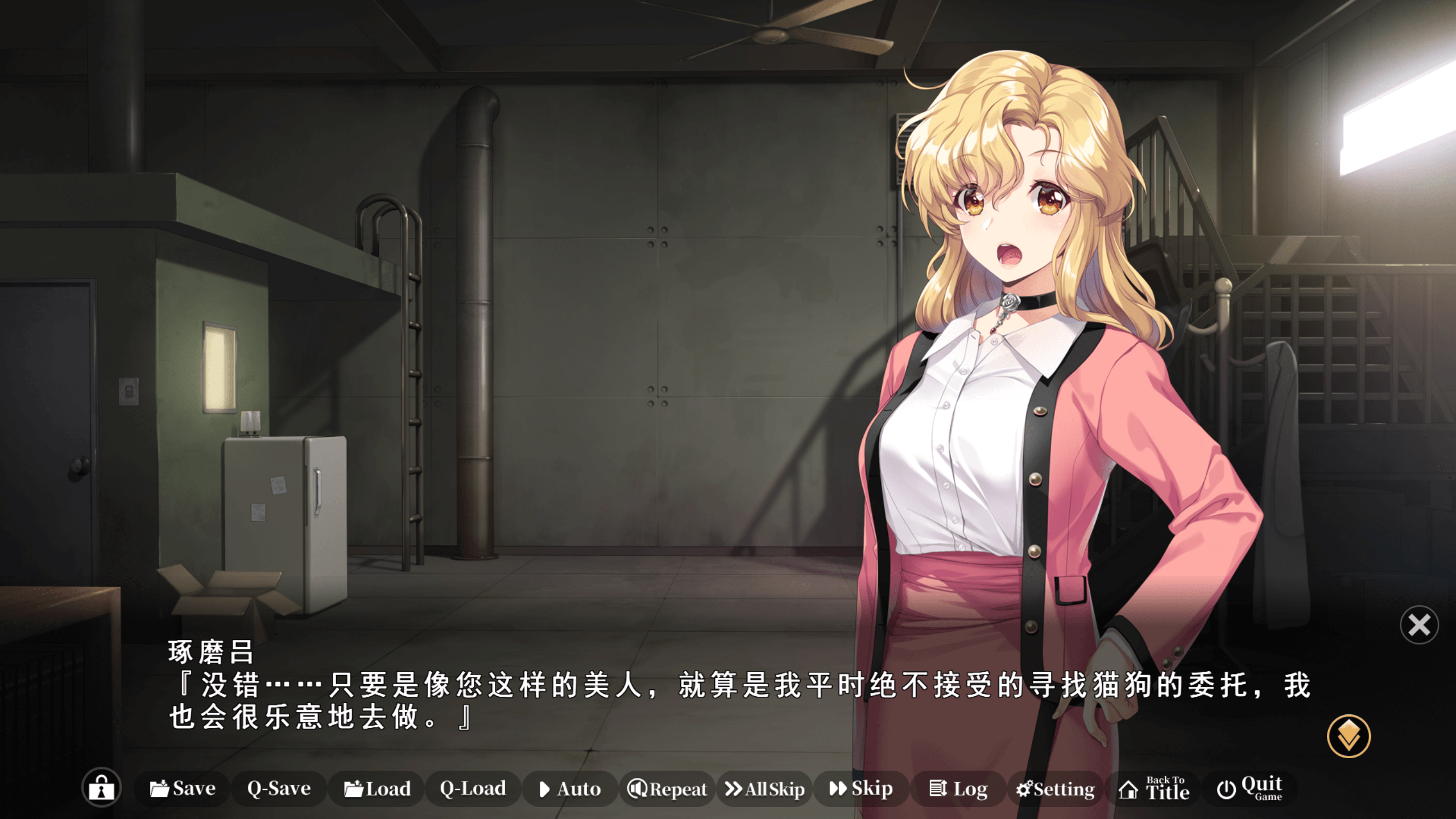
Task: Open the Setting menu
Action: coord(1054,789)
